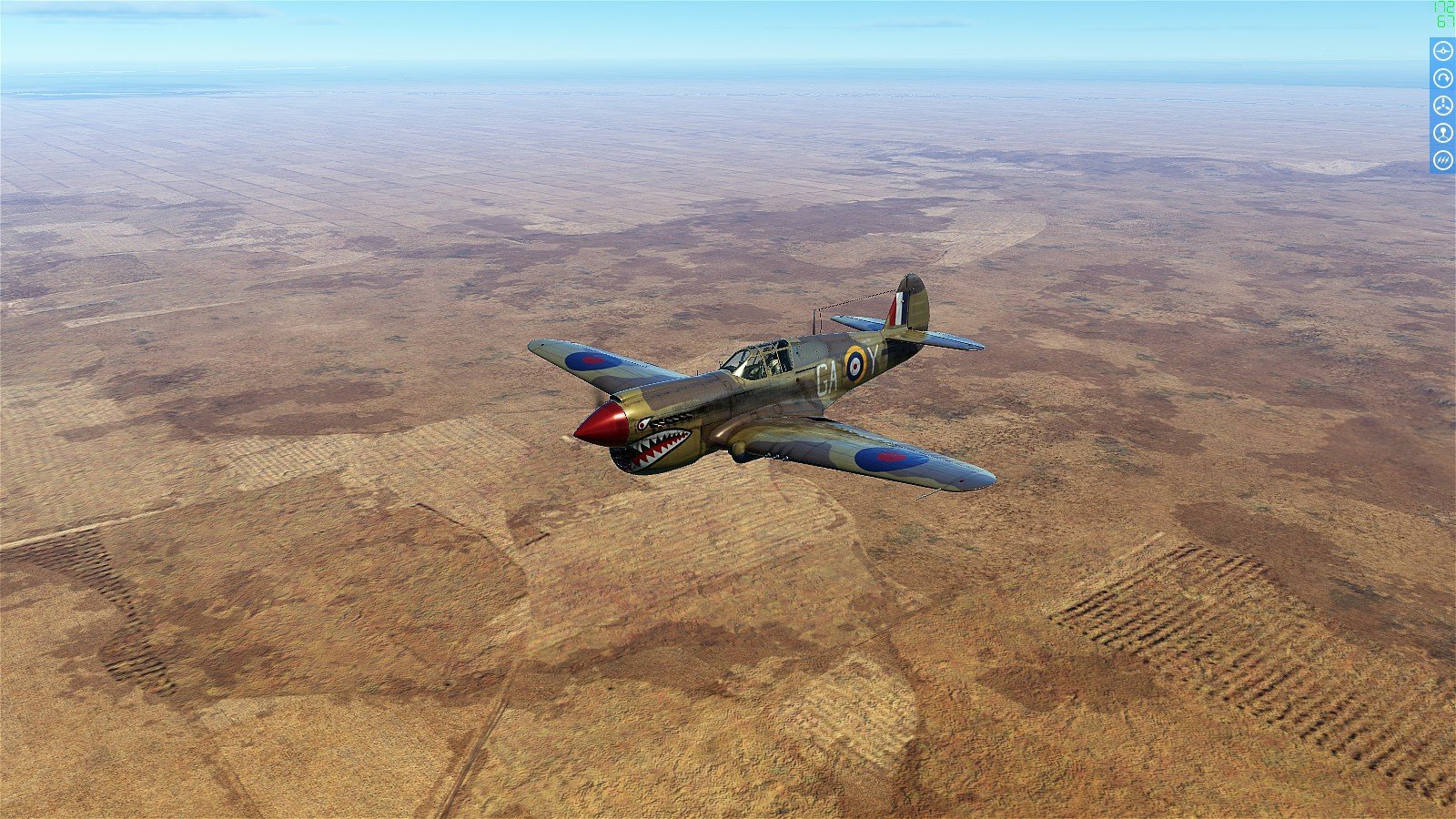Activate the joystick icon
This screenshot has width=1456, height=819.
point(1442,133)
